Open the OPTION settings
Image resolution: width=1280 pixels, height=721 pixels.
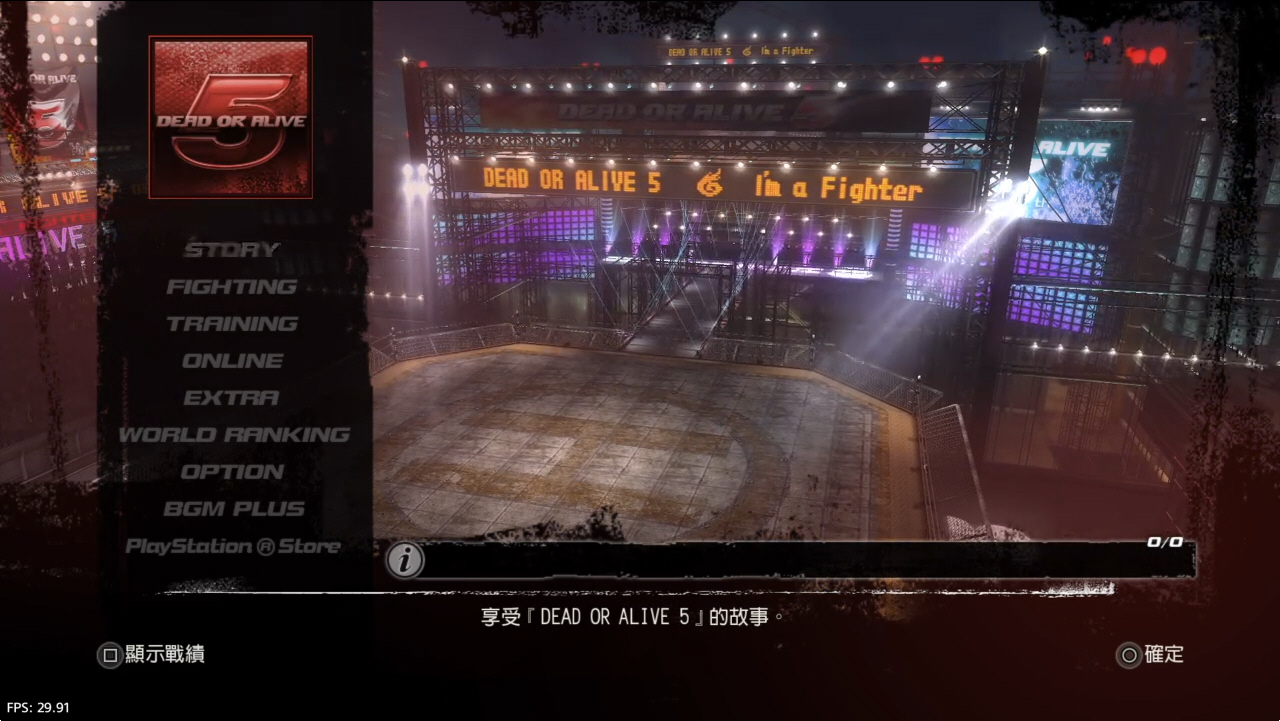232,472
